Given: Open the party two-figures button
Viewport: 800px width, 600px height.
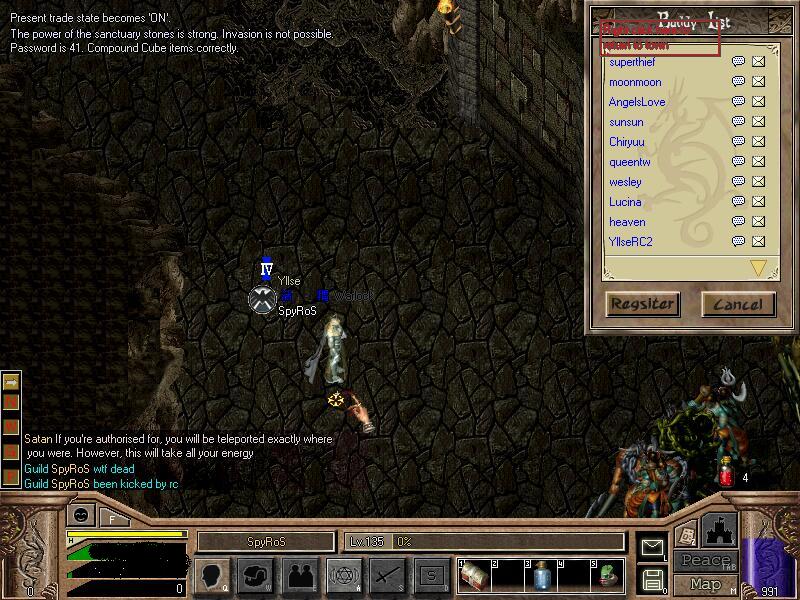Looking at the screenshot, I should click(299, 575).
